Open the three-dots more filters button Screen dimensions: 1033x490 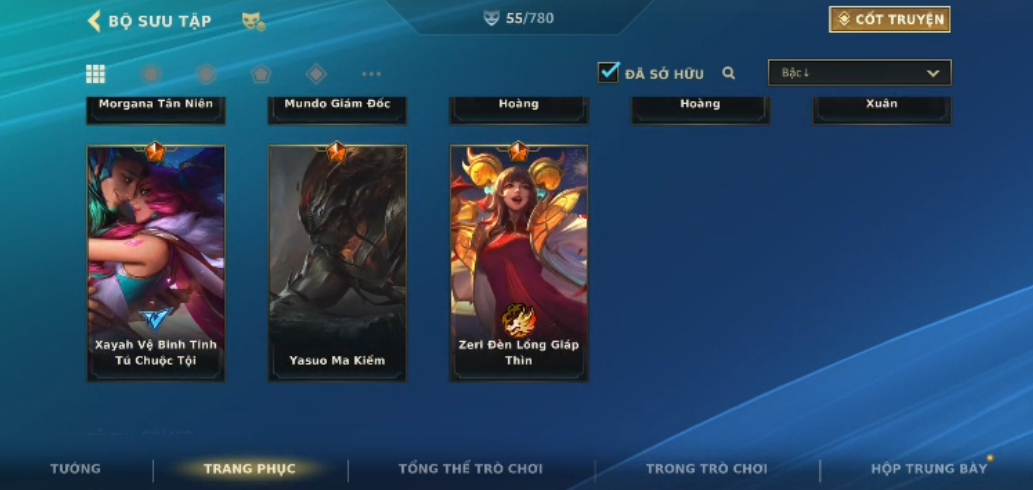[x=371, y=74]
